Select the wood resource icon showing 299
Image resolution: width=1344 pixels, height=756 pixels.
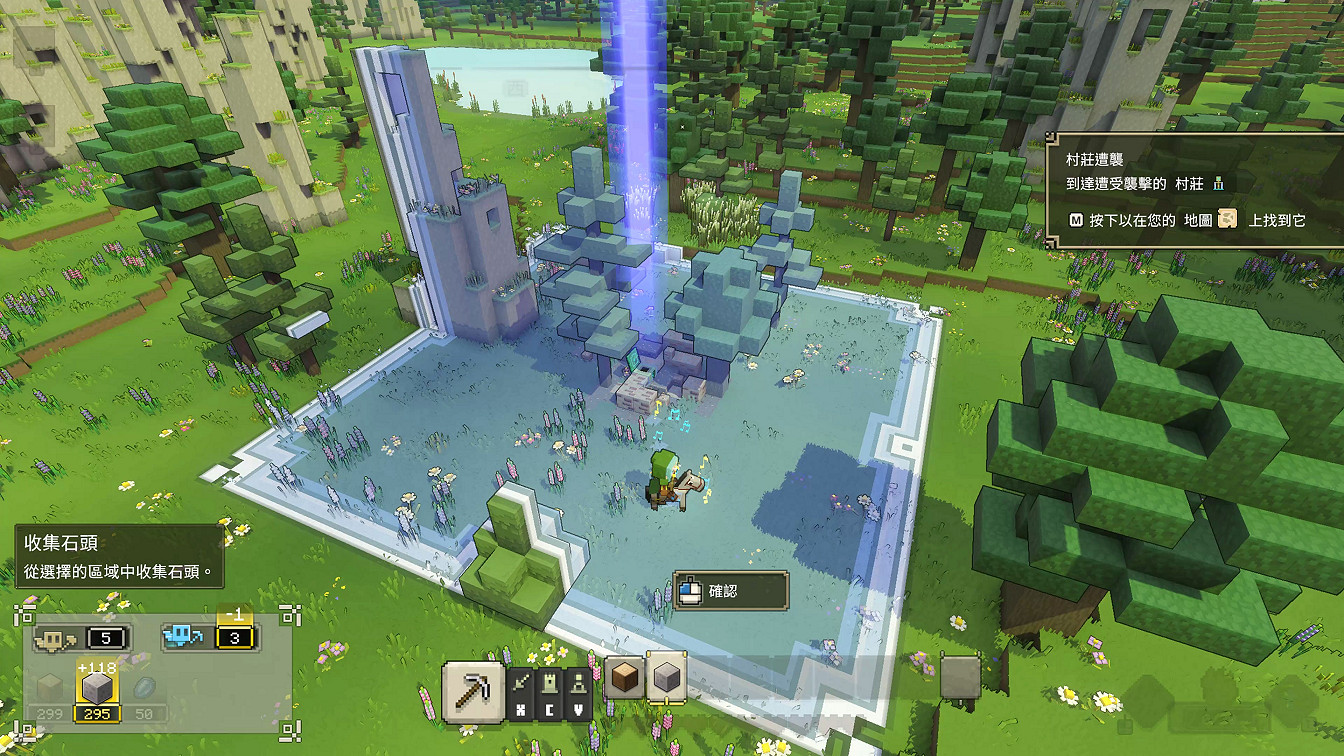pyautogui.click(x=49, y=689)
